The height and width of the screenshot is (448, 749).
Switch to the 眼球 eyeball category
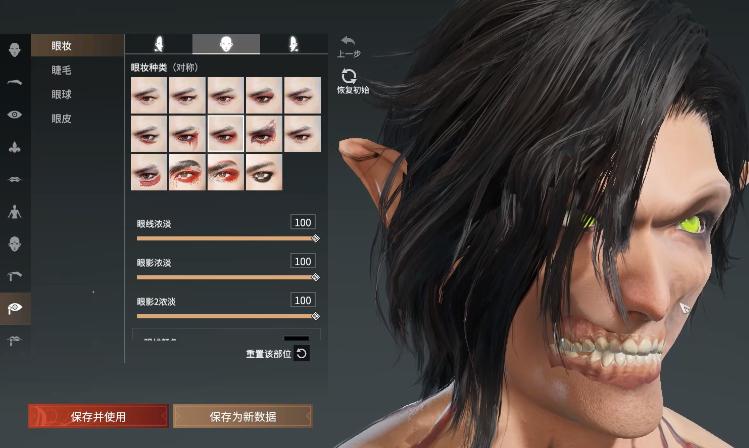tap(62, 94)
